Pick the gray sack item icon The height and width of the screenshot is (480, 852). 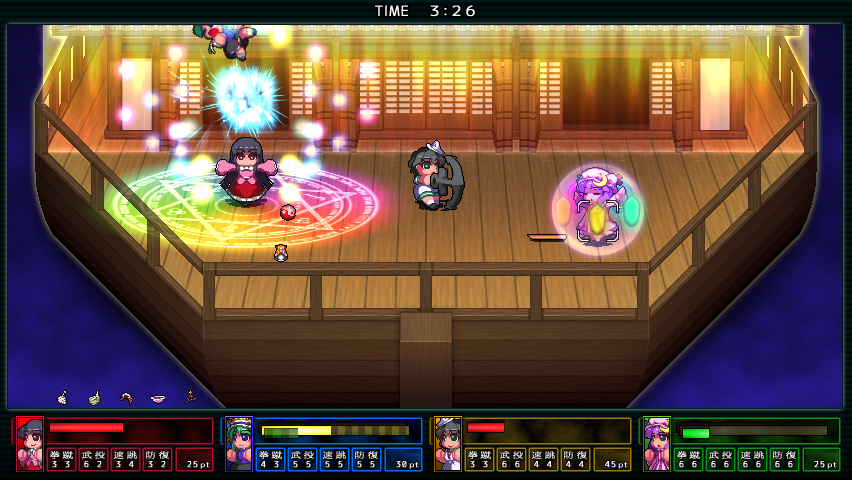click(95, 398)
